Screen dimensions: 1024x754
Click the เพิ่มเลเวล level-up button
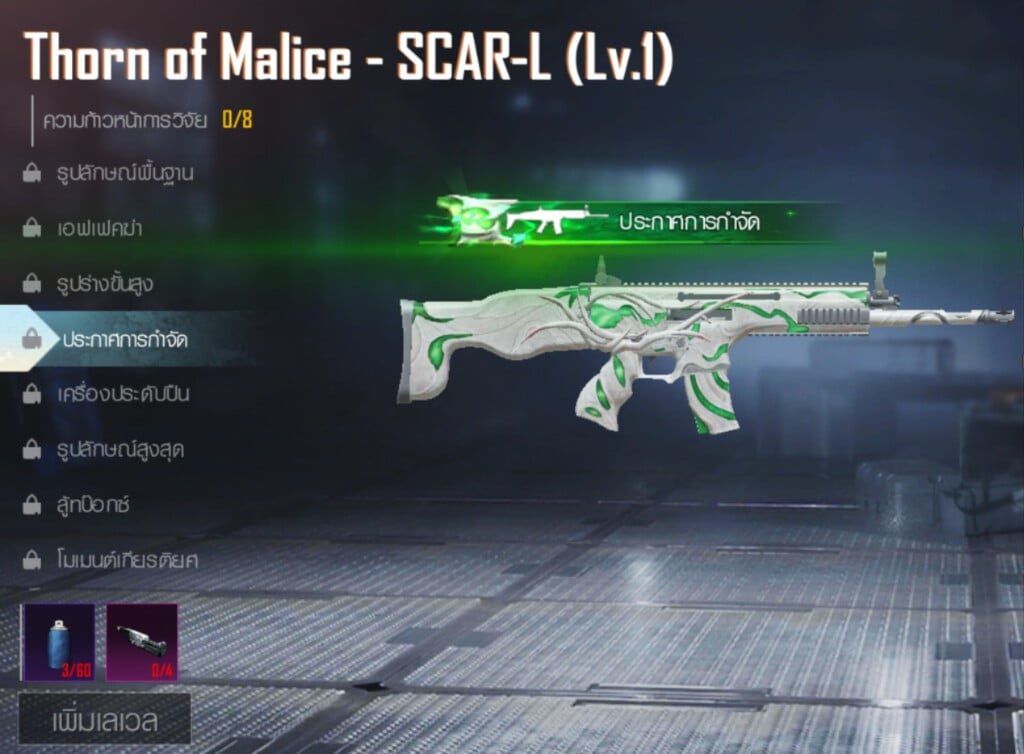point(105,721)
